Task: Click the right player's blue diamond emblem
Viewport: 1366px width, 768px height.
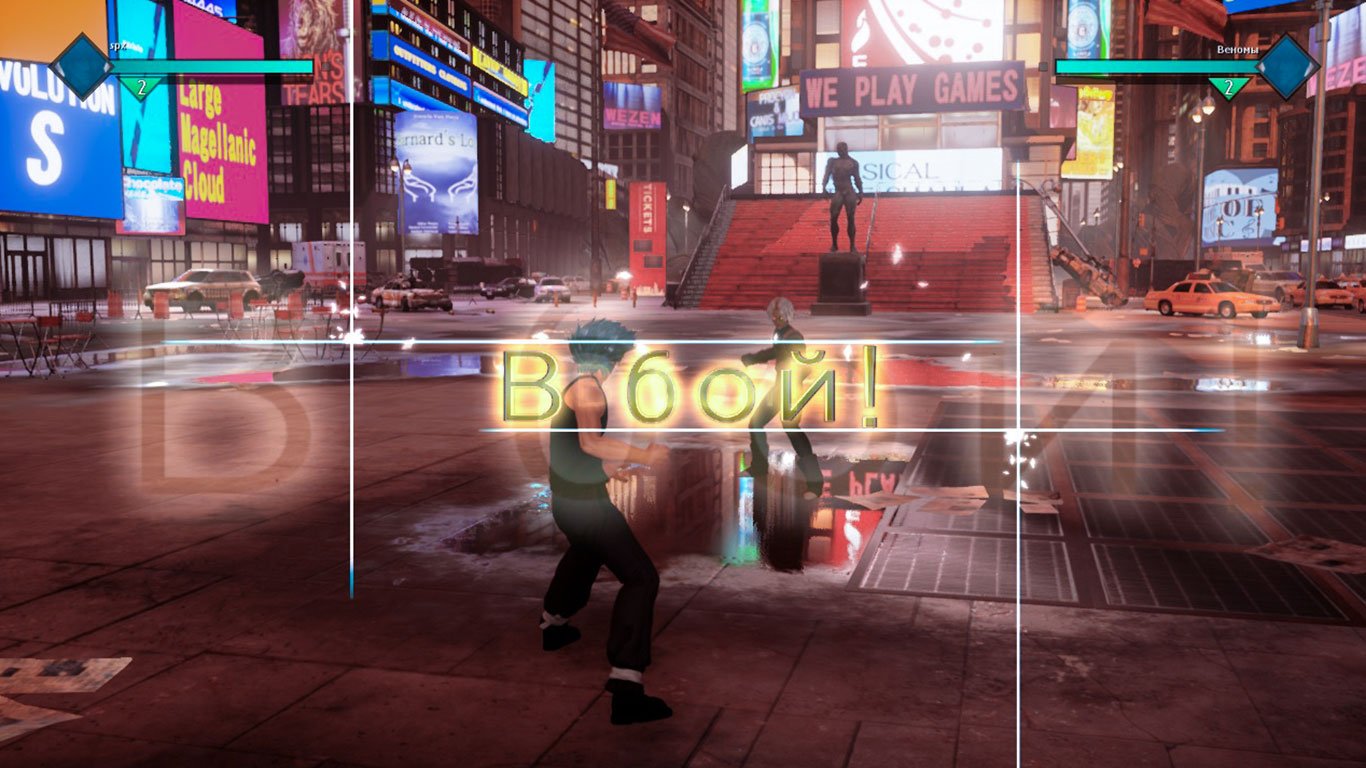Action: pyautogui.click(x=1289, y=66)
